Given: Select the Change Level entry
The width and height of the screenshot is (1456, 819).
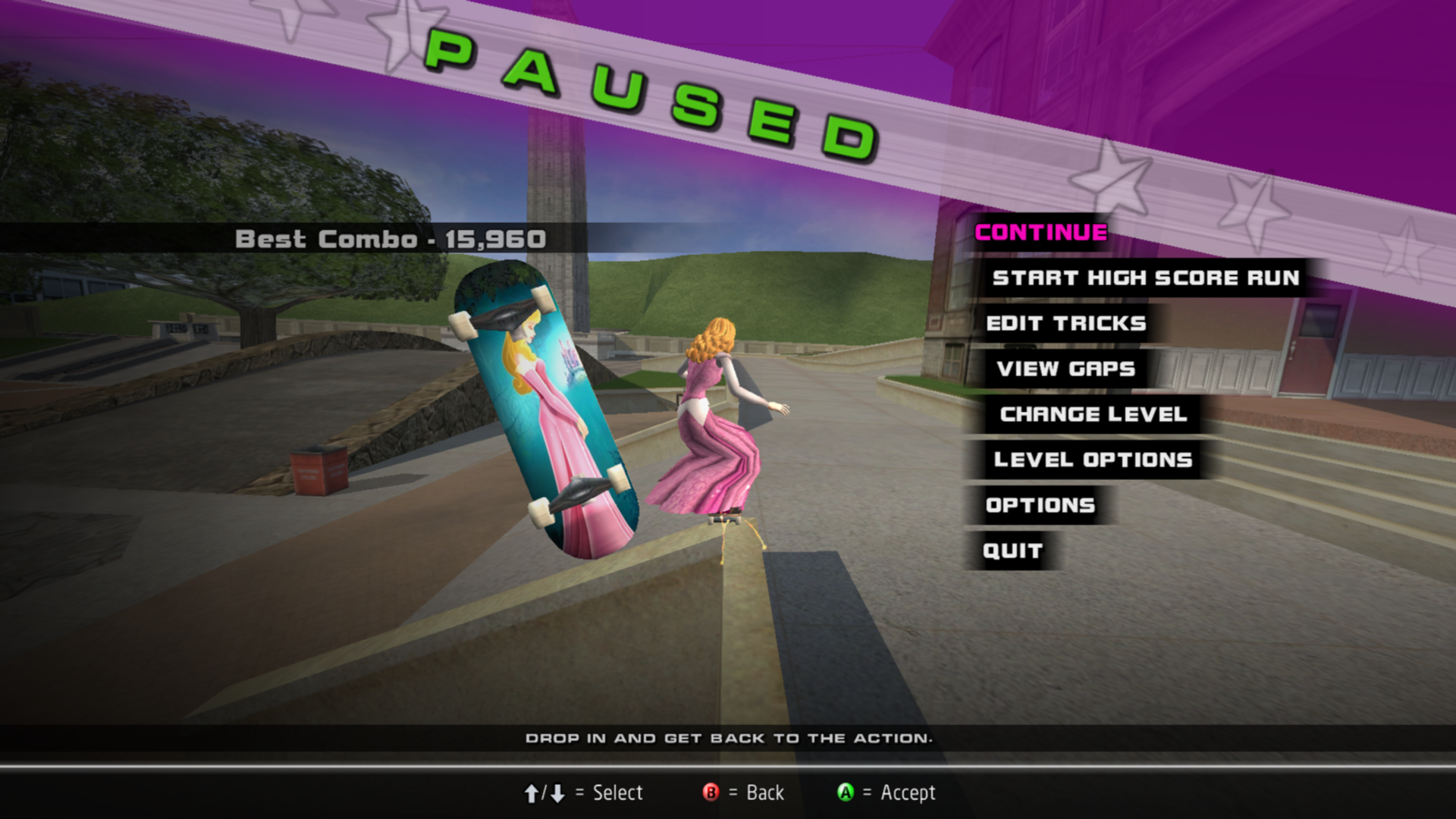Looking at the screenshot, I should (1093, 415).
